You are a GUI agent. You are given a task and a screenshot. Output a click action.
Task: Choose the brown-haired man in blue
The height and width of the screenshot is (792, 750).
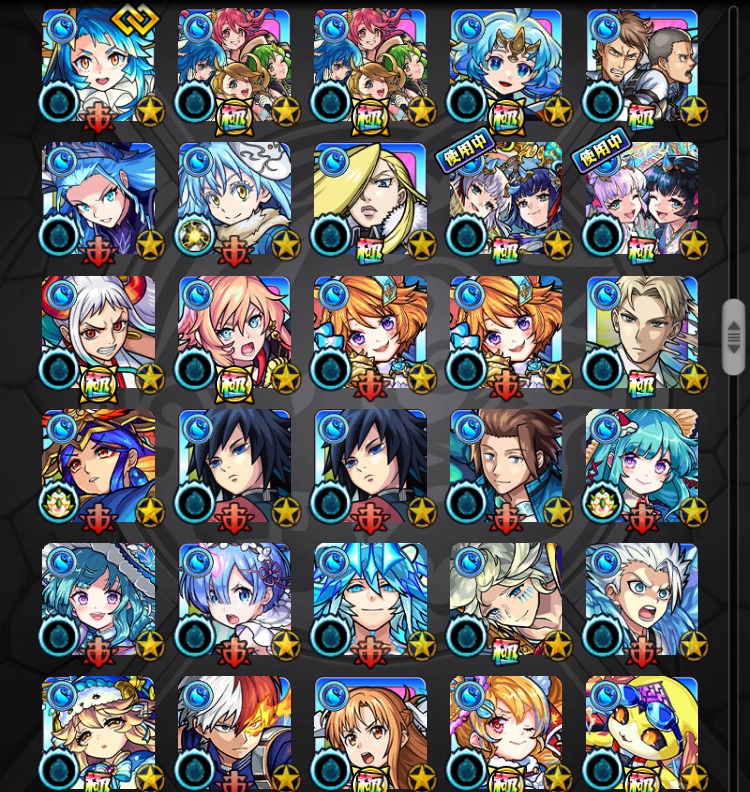(x=506, y=467)
